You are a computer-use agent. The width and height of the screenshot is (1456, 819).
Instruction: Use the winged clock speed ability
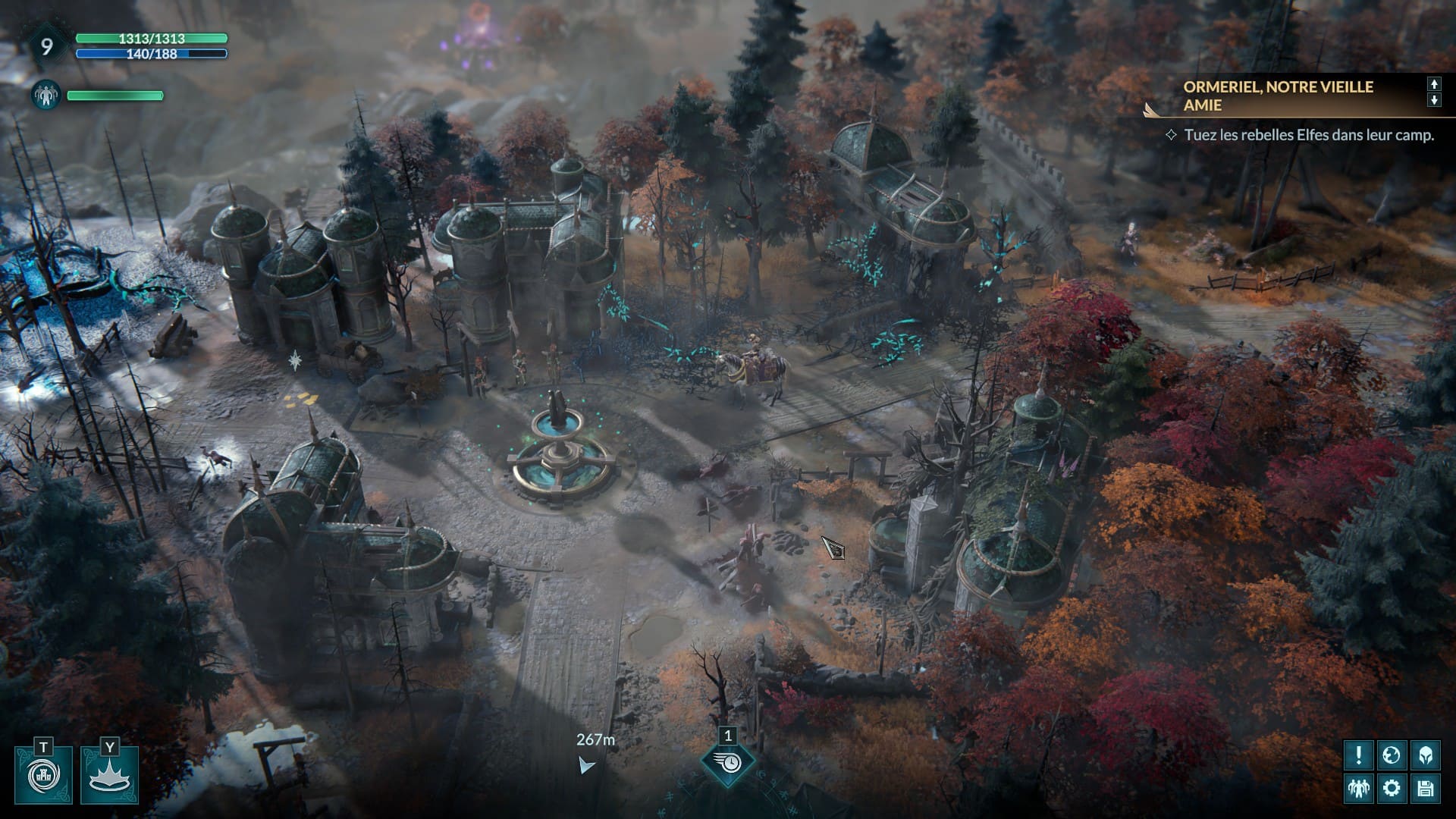point(728,762)
